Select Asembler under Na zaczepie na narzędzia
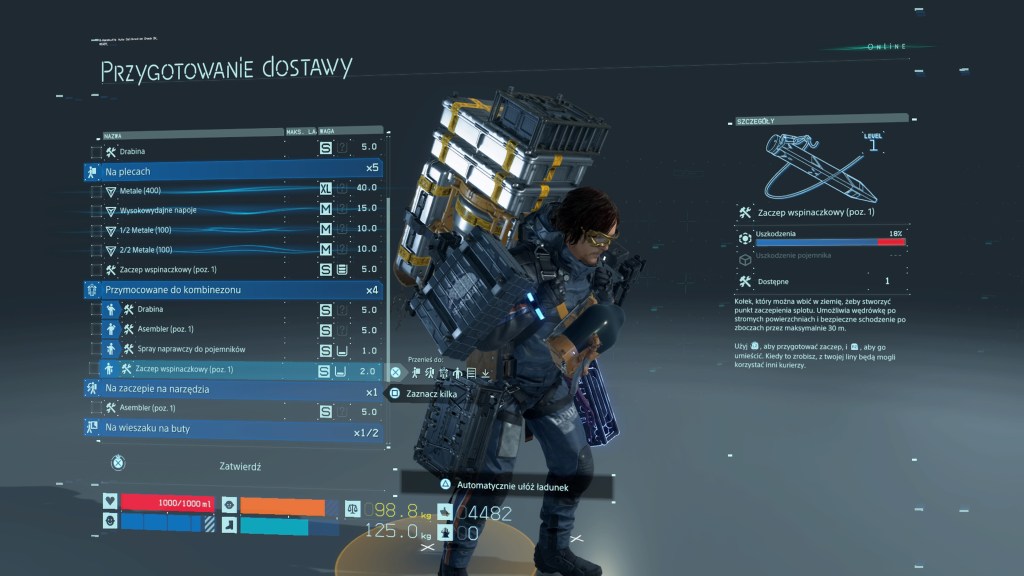The height and width of the screenshot is (576, 1024). click(x=230, y=410)
